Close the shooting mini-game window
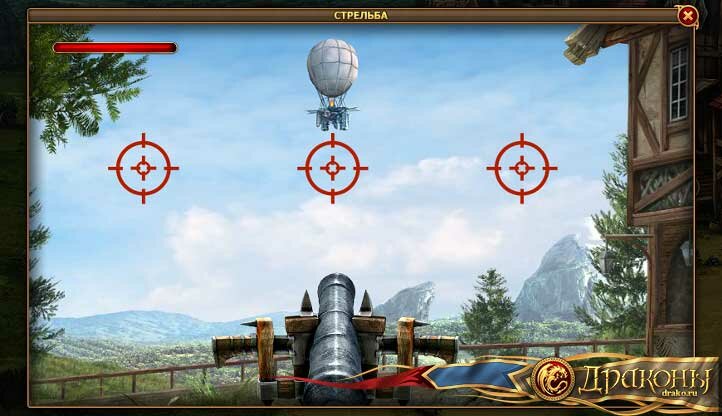The image size is (722, 416). click(x=687, y=15)
